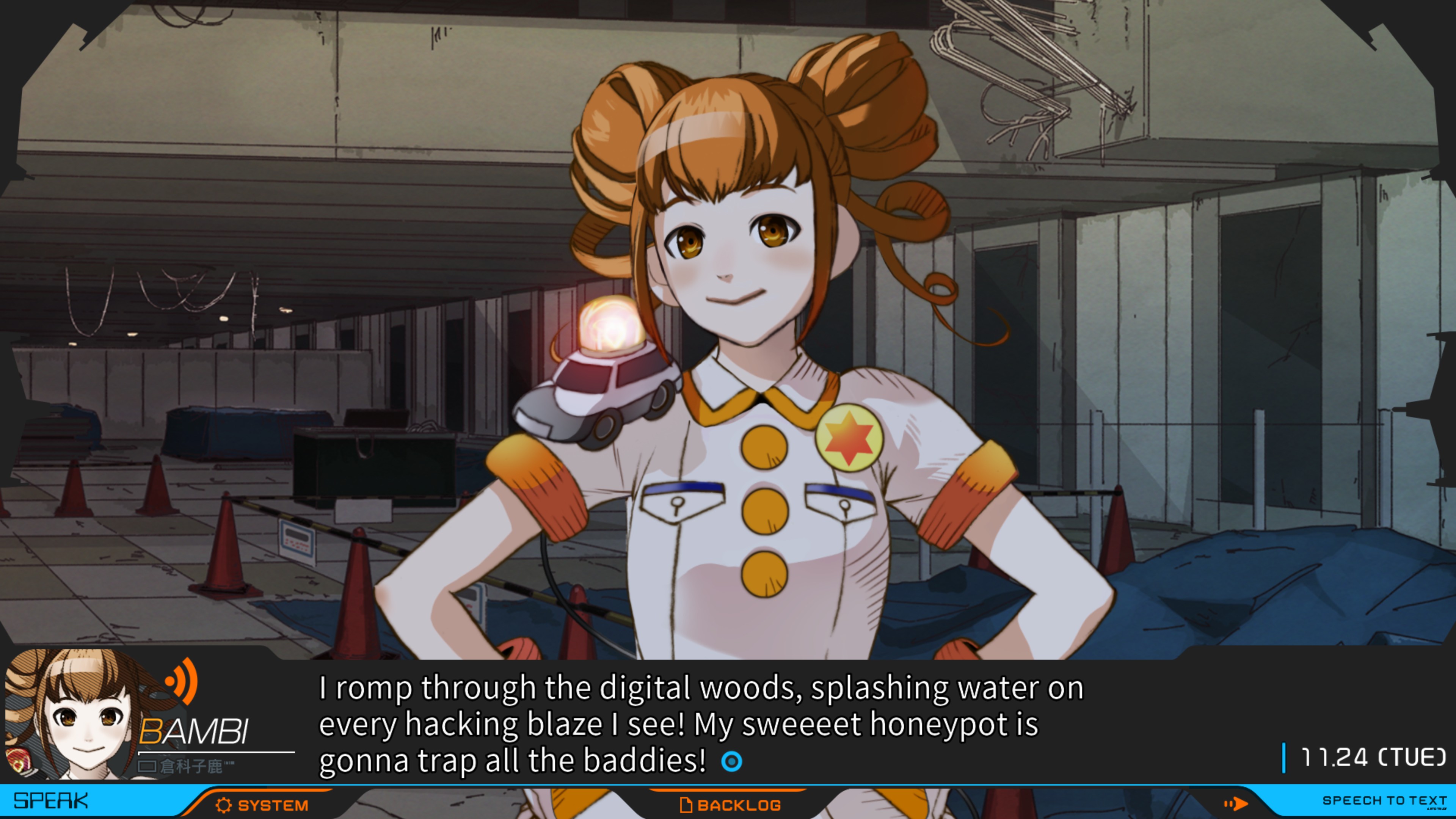Viewport: 1456px width, 819px height.
Task: Activate the Speak command
Action: click(x=51, y=801)
